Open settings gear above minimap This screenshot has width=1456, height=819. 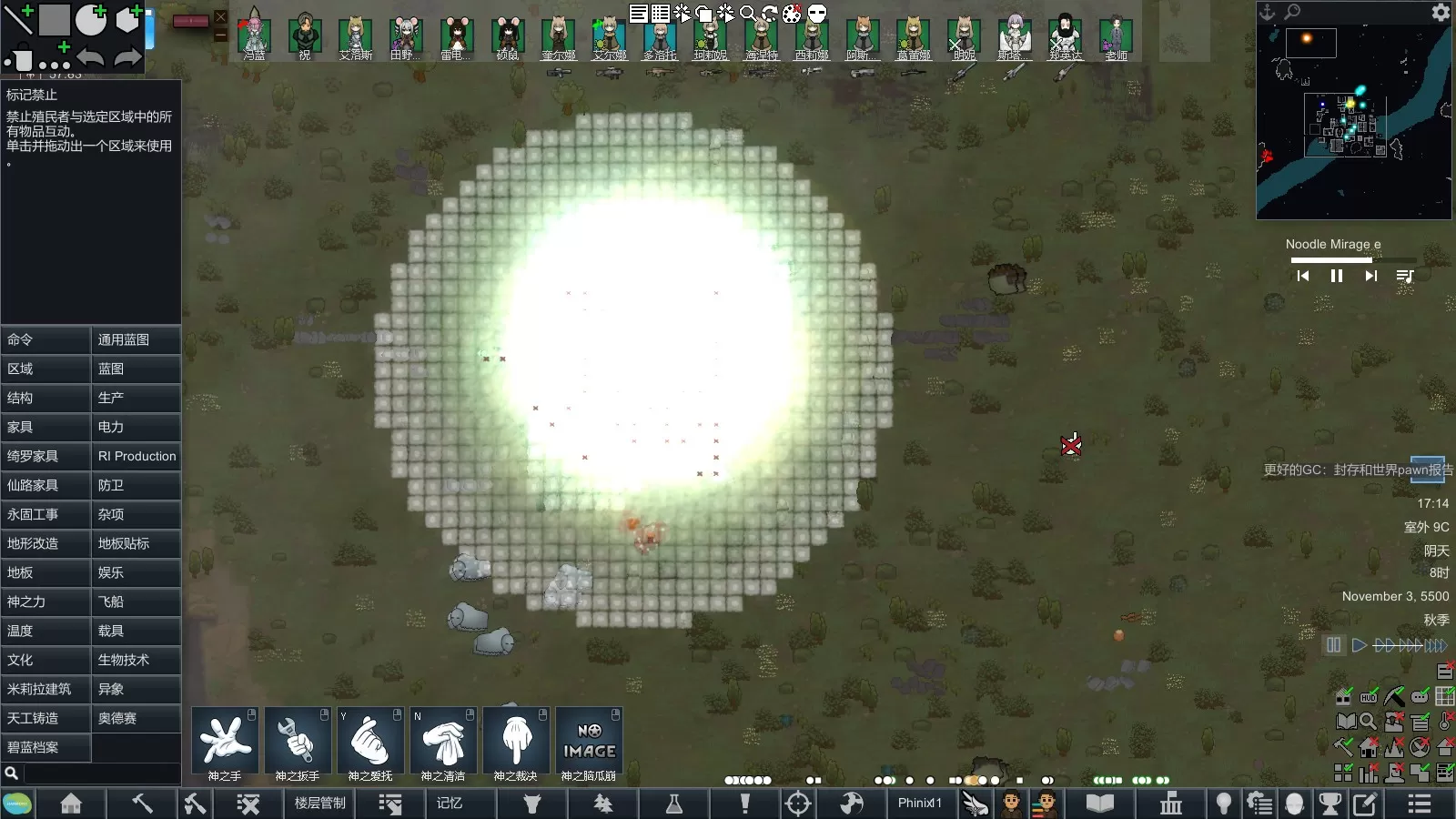[1440, 12]
